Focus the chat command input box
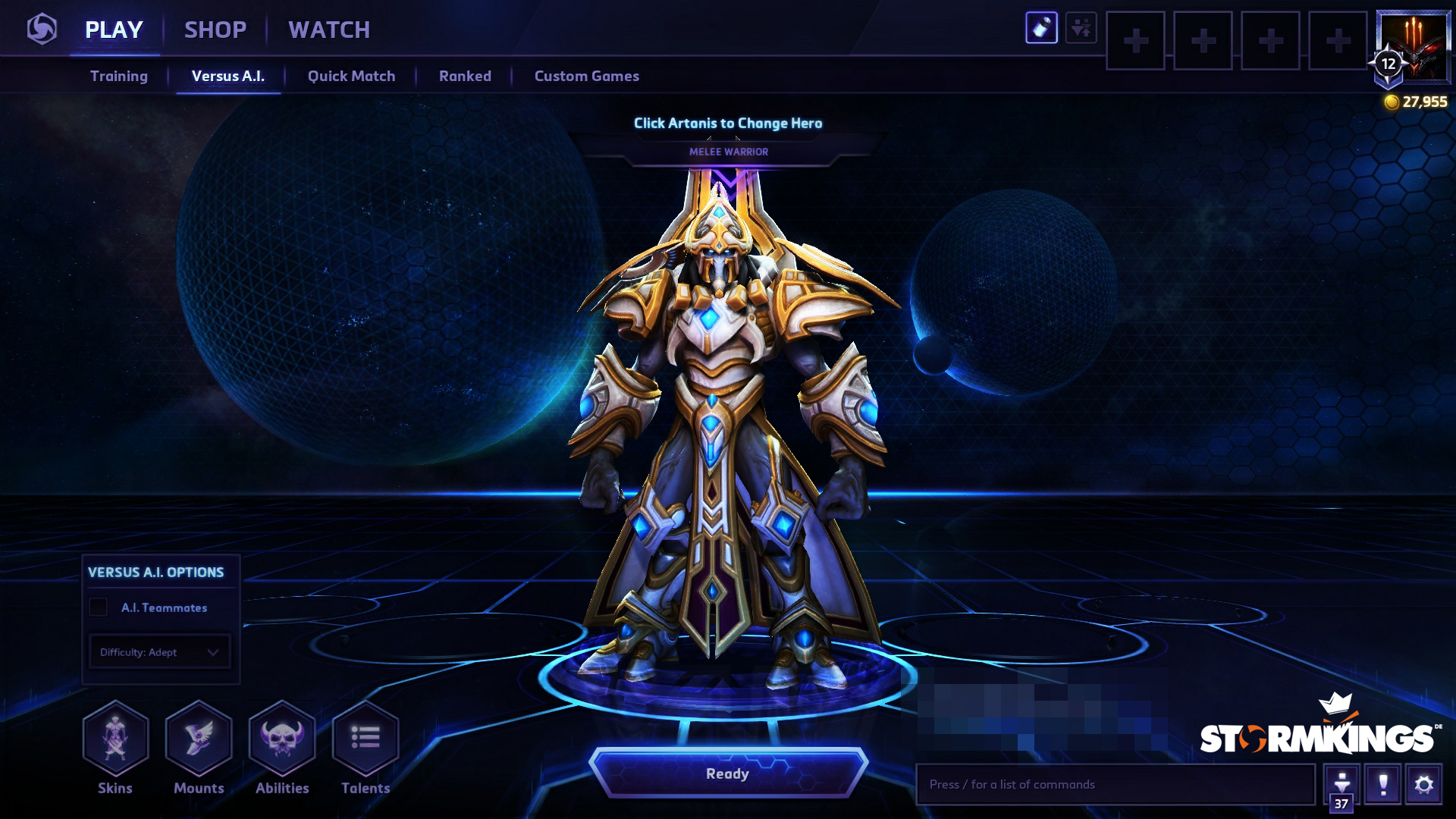1456x819 pixels. [x=1115, y=784]
